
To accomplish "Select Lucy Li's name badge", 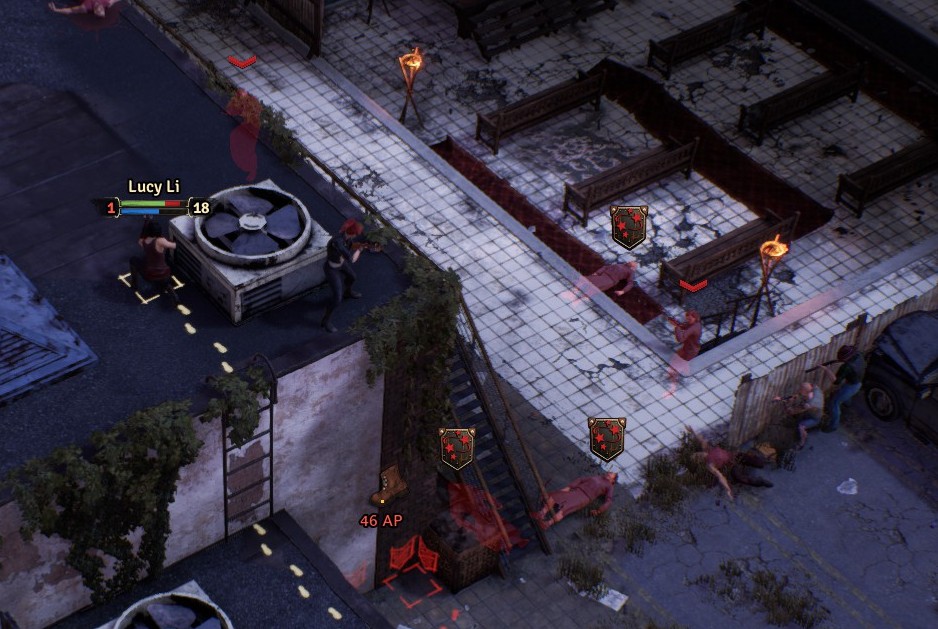I will (x=153, y=187).
